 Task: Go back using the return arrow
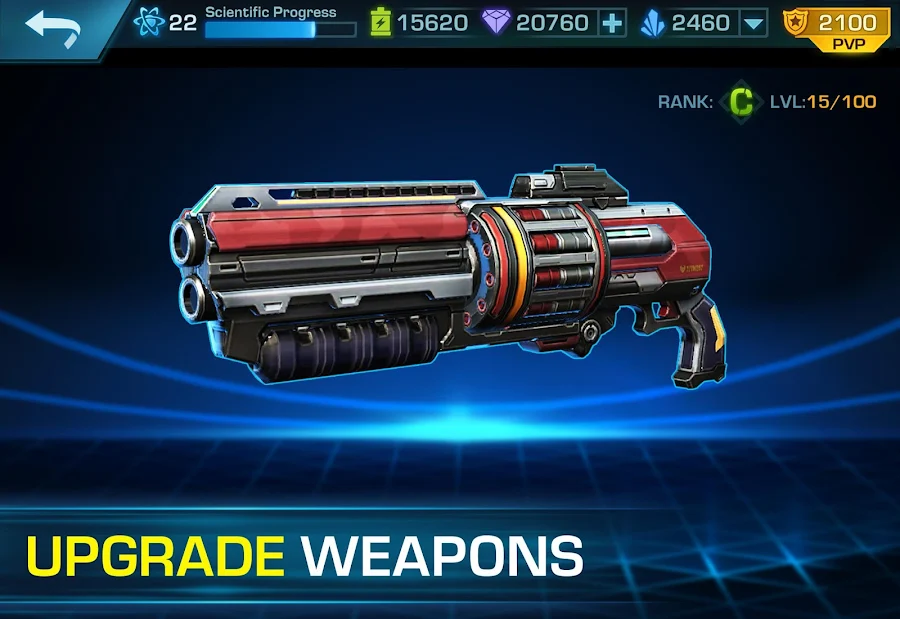[x=54, y=25]
